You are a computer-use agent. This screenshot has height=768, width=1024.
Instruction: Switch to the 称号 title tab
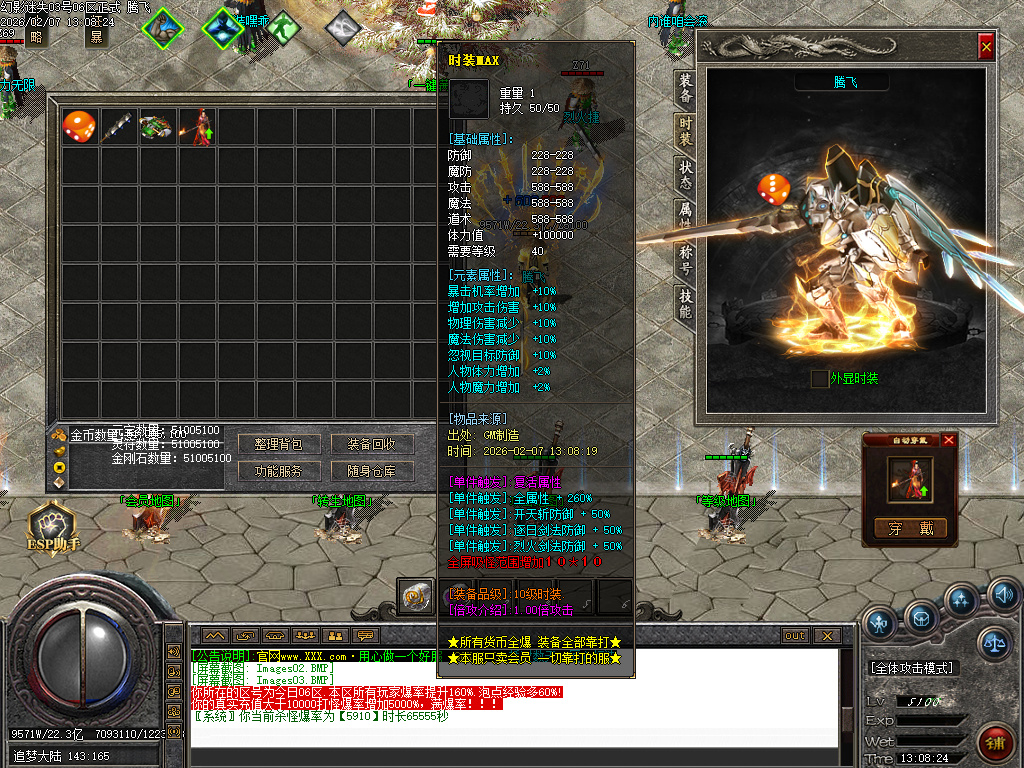tap(685, 258)
